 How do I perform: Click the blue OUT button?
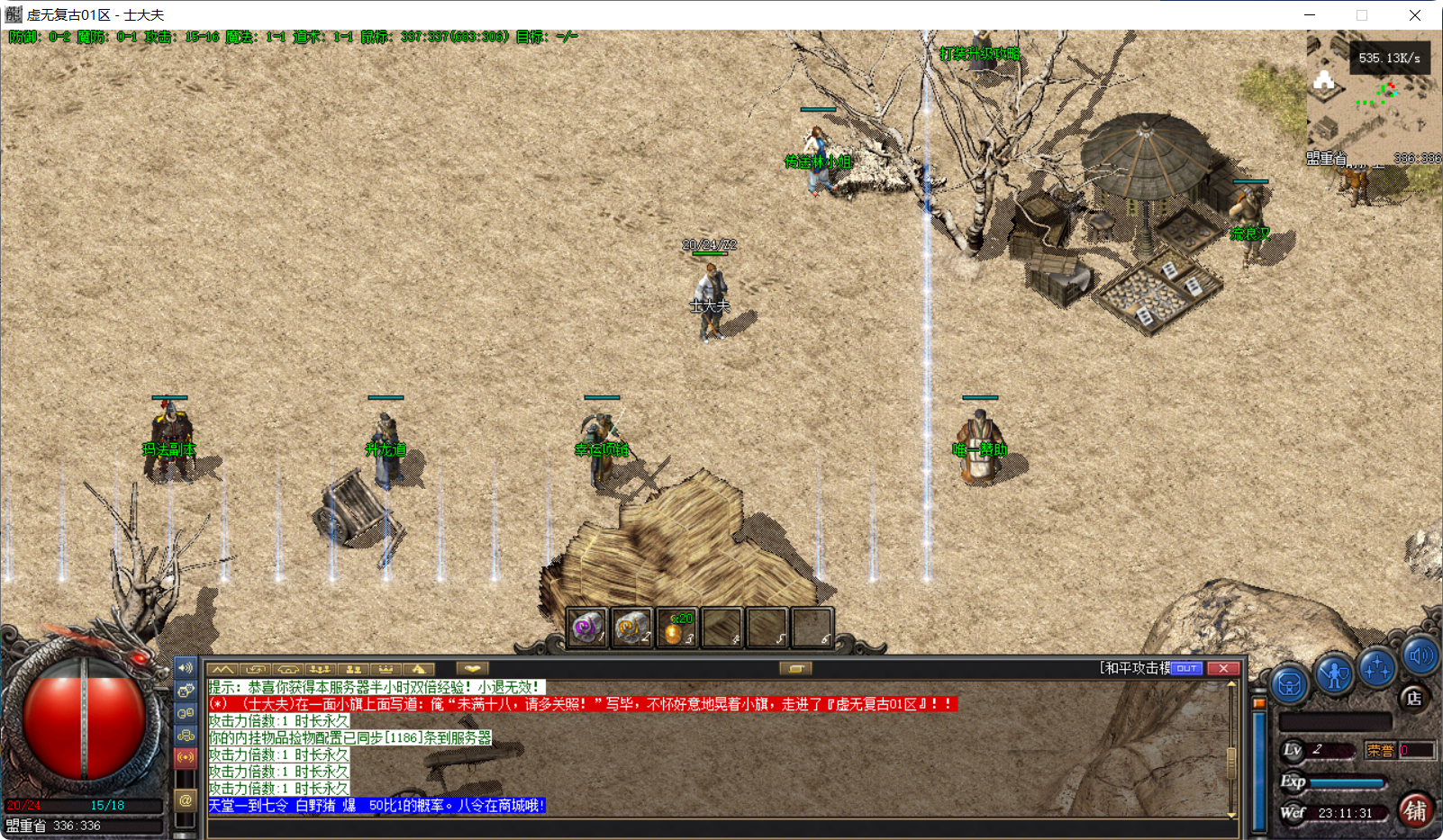(x=1186, y=668)
